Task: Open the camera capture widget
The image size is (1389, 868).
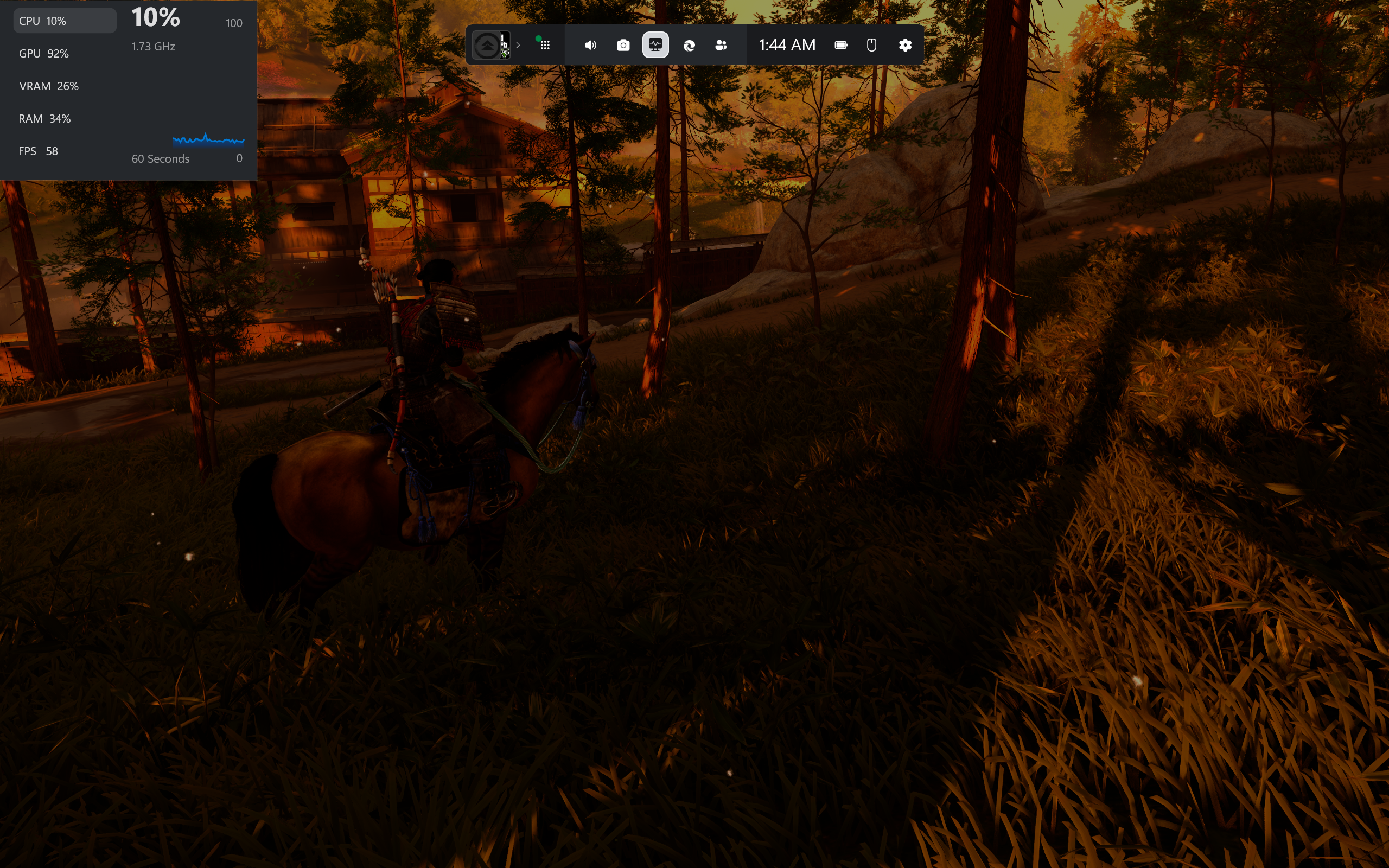Action: [623, 45]
